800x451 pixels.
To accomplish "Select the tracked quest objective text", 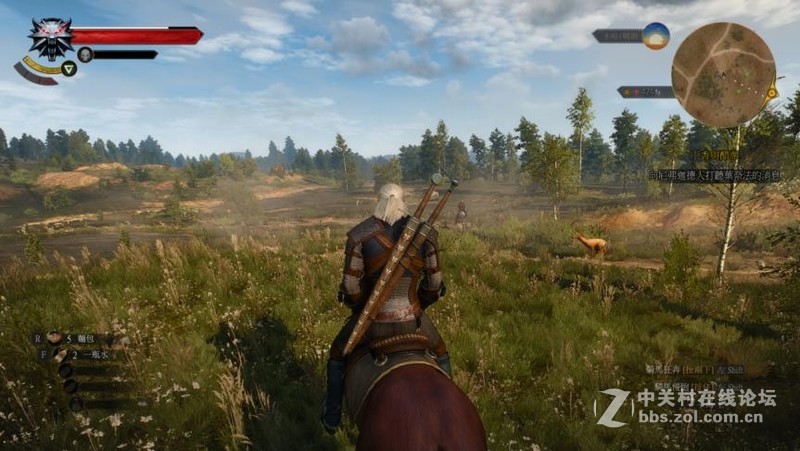I will [x=715, y=175].
